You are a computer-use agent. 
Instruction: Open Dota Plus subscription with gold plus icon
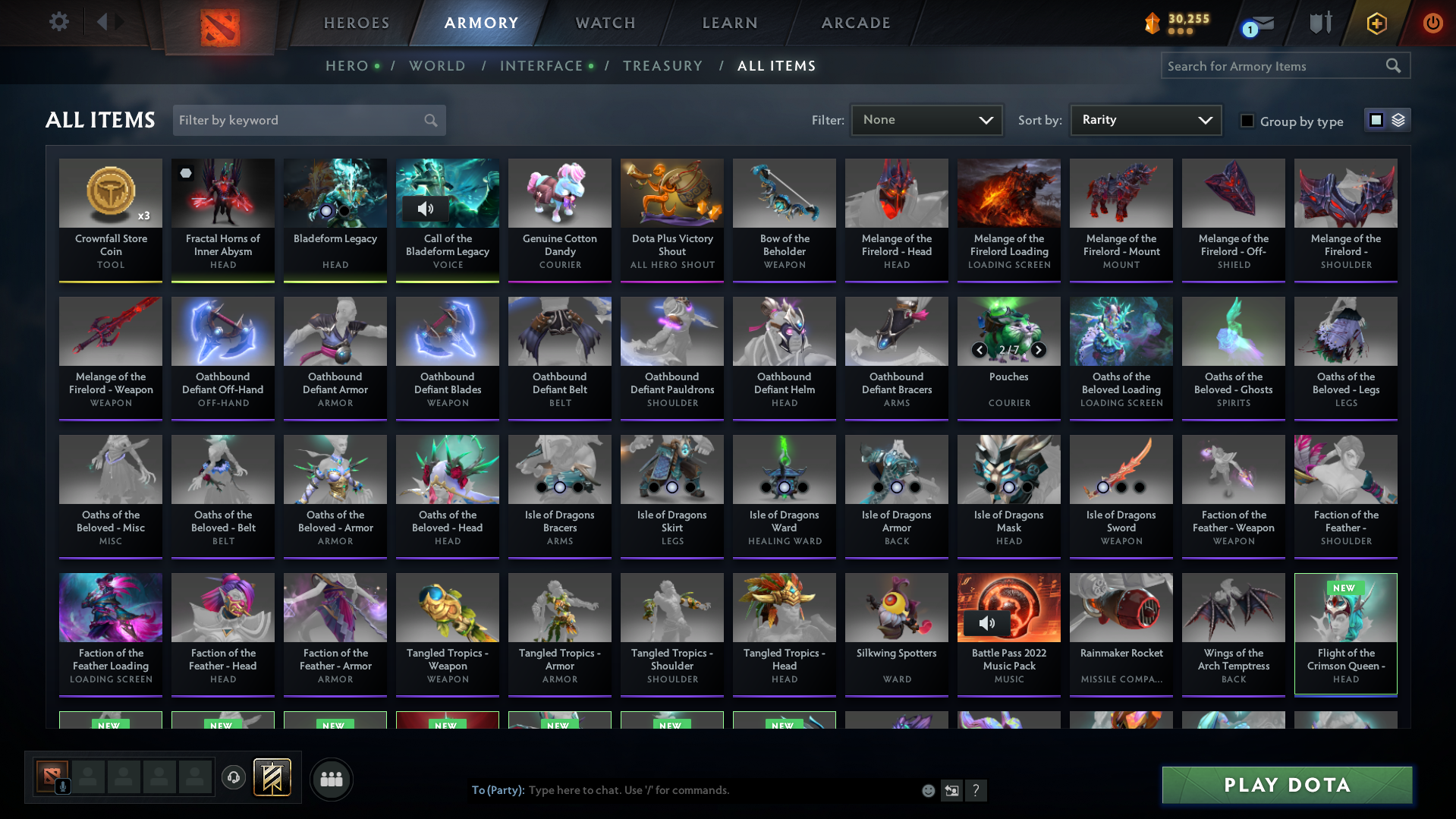(1376, 24)
